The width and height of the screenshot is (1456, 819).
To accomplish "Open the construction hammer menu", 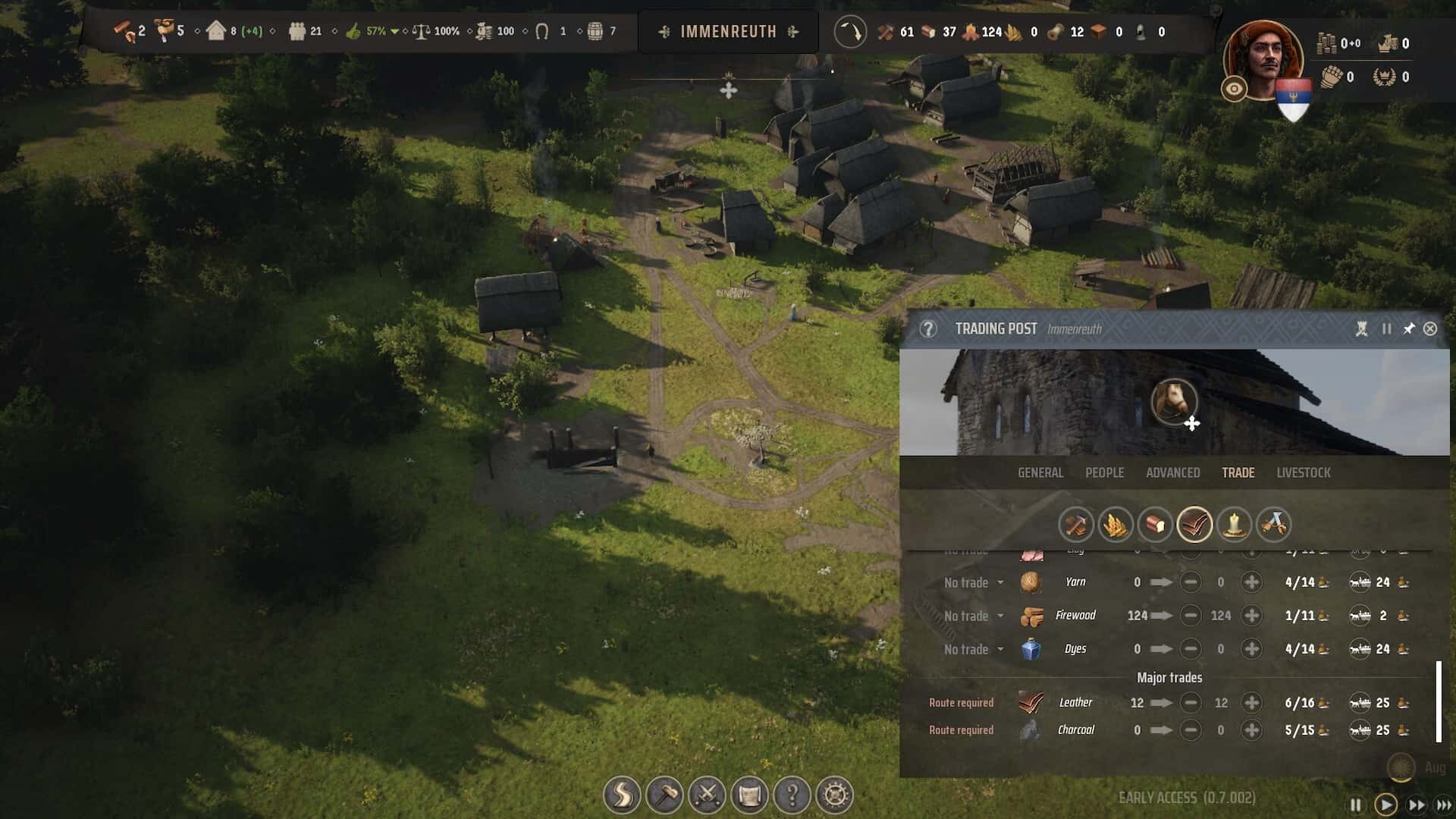I will click(x=664, y=795).
